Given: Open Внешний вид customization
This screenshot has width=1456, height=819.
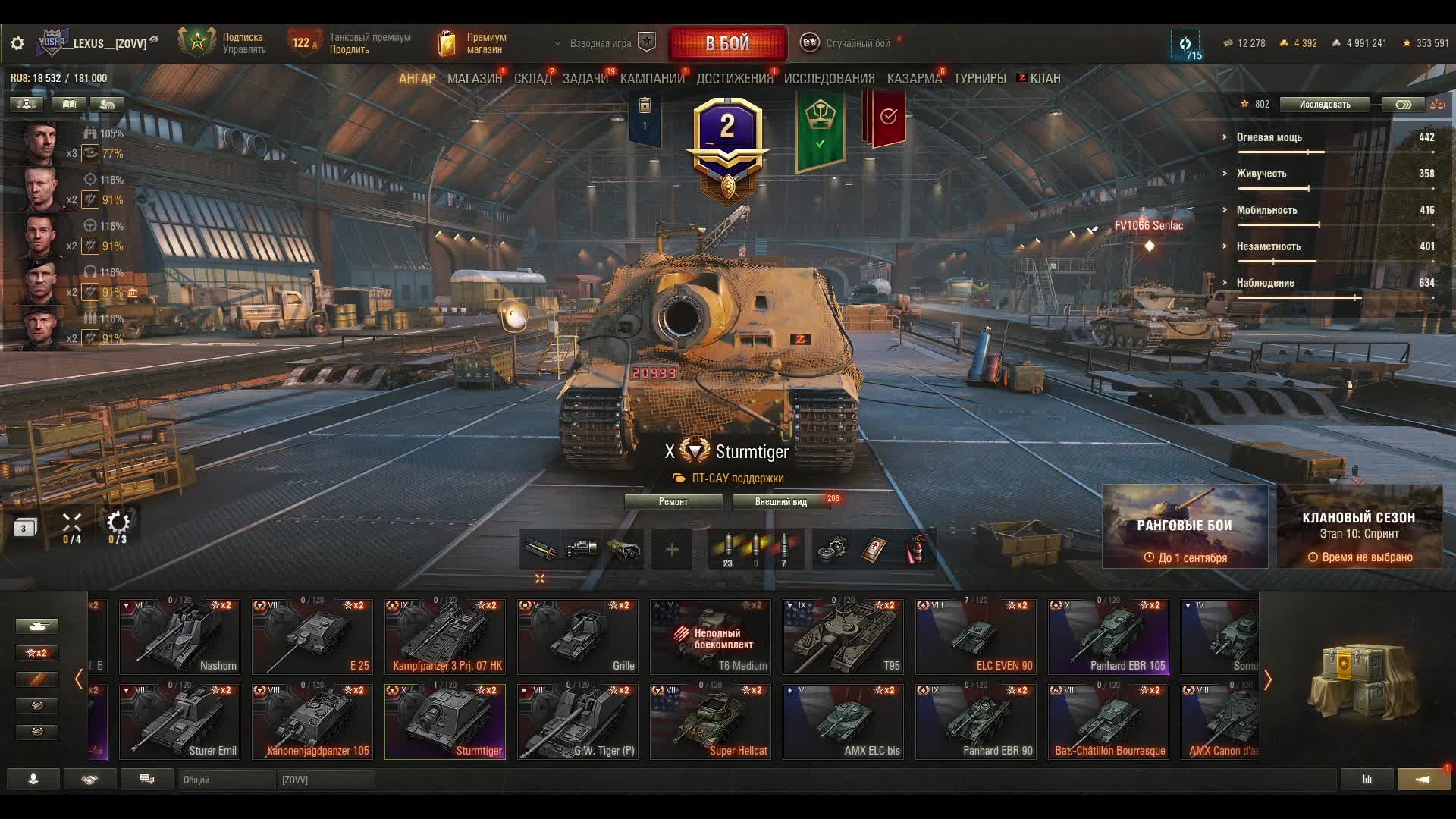Looking at the screenshot, I should [781, 502].
